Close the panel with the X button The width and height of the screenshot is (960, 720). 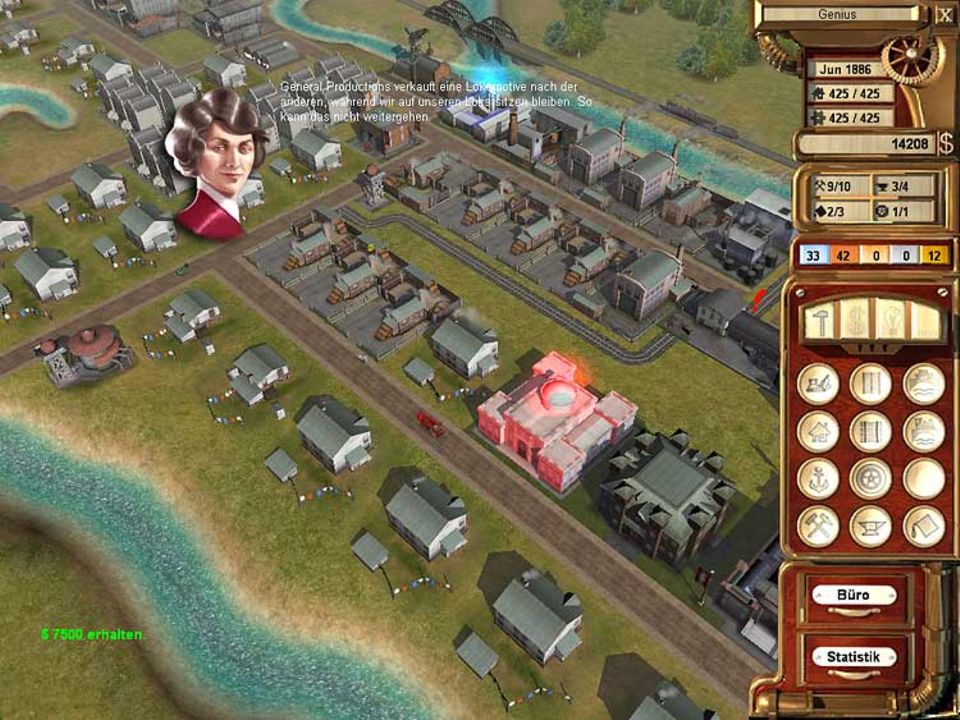click(945, 15)
